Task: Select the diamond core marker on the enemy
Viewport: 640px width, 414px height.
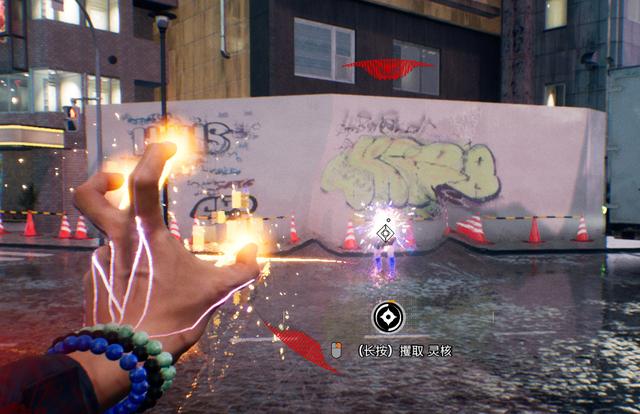Action: tap(385, 234)
